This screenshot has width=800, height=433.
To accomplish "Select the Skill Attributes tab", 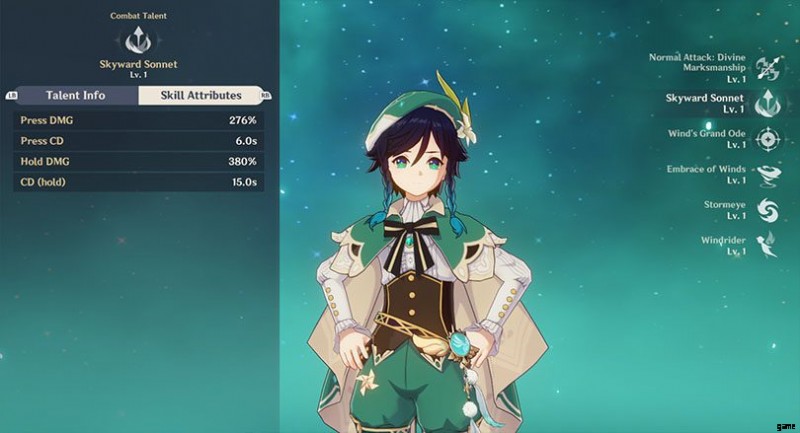I will point(203,96).
